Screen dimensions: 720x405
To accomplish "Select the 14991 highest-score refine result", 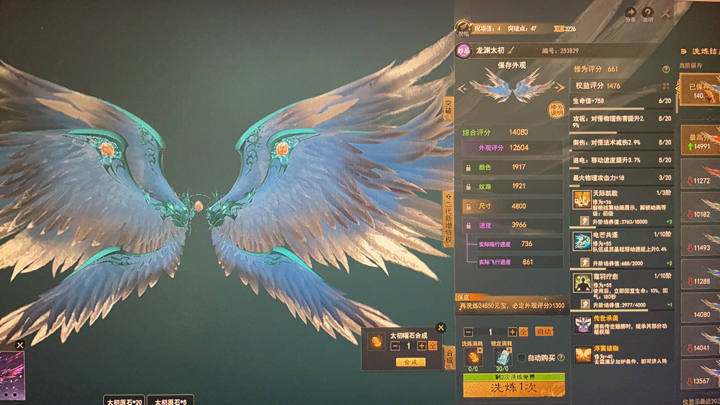I will click(700, 141).
